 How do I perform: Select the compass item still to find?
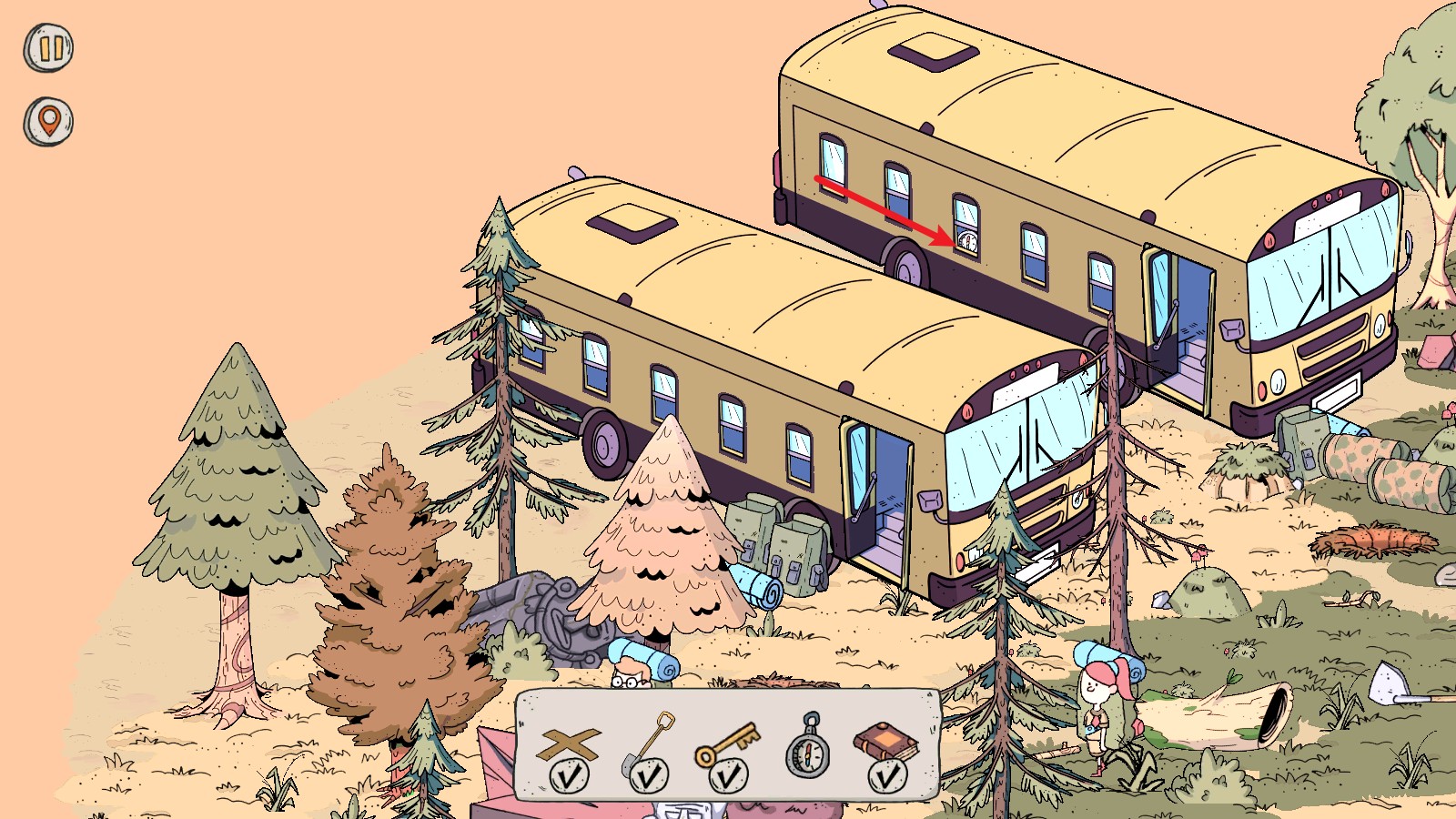tap(808, 746)
